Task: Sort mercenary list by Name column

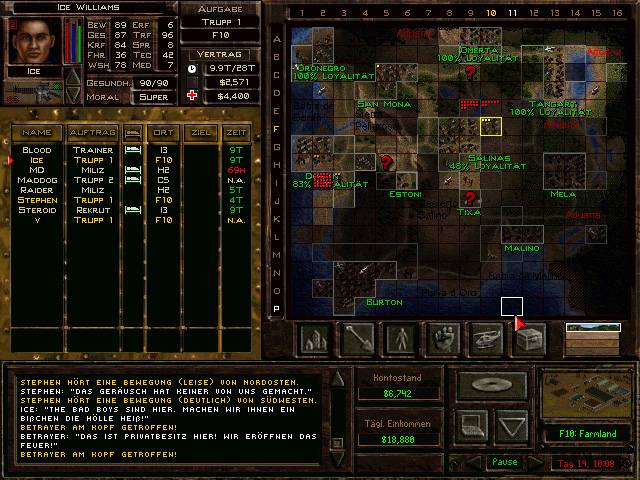Action: tap(37, 132)
